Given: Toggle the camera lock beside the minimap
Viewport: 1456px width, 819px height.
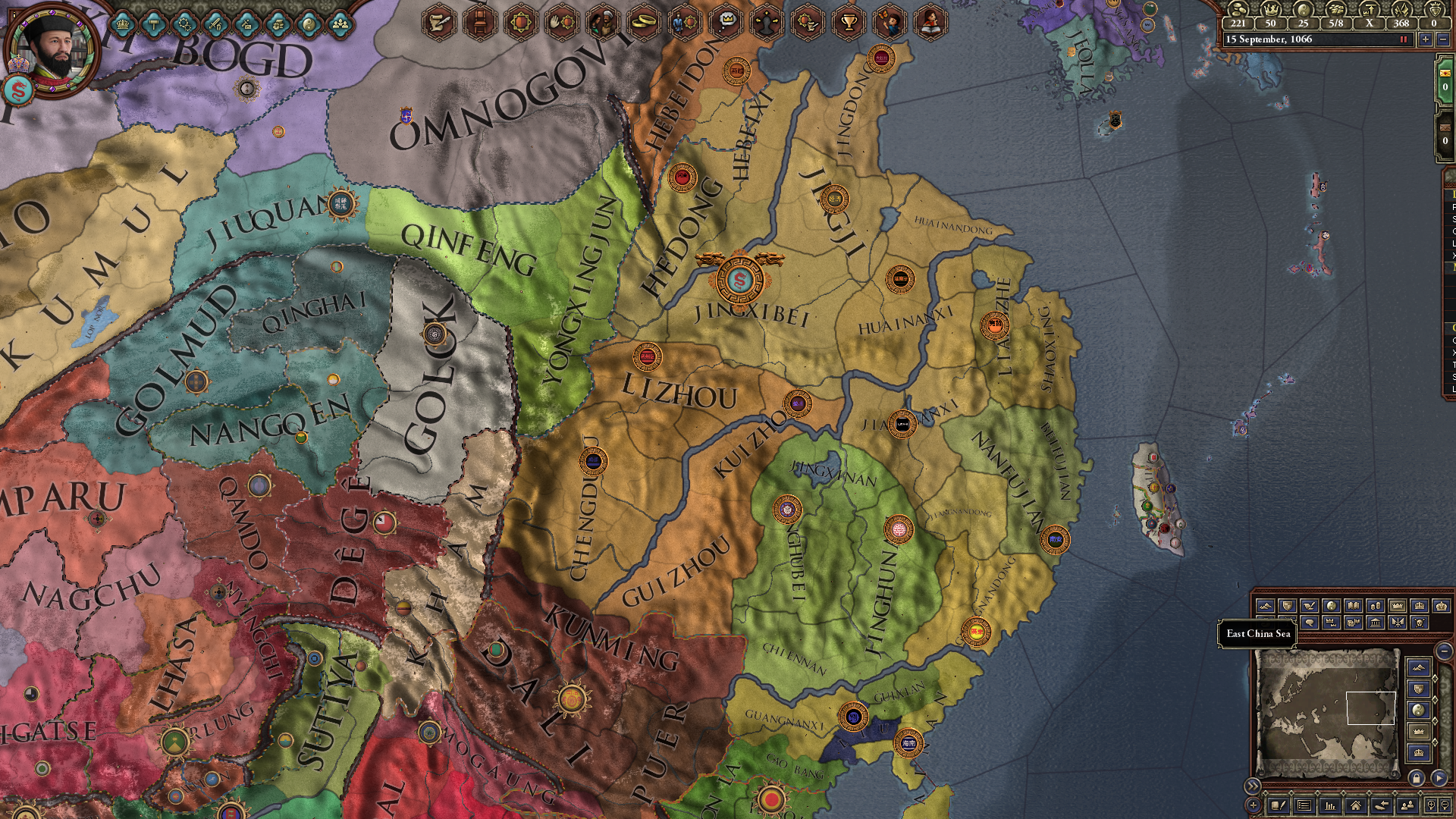Looking at the screenshot, I should [x=1417, y=777].
